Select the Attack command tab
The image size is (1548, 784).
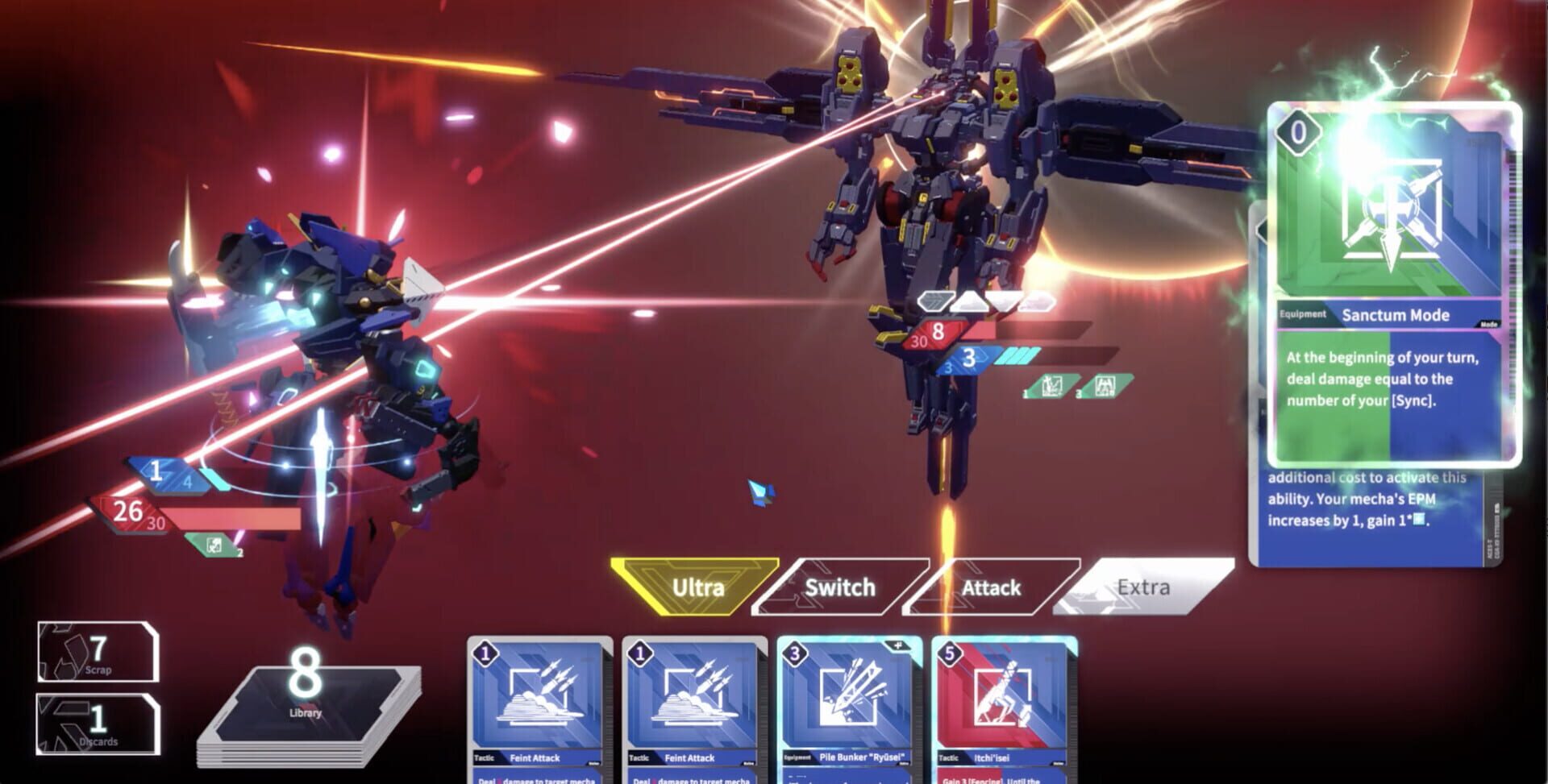(x=991, y=588)
